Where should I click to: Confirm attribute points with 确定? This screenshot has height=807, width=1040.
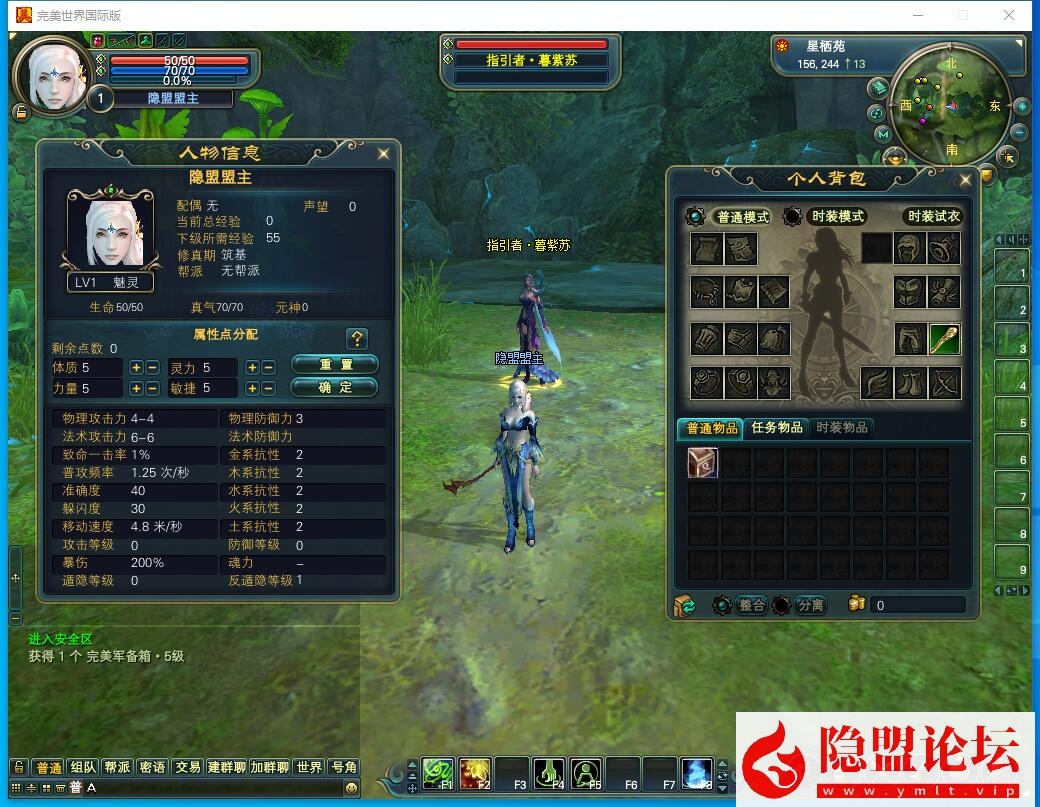pos(334,387)
